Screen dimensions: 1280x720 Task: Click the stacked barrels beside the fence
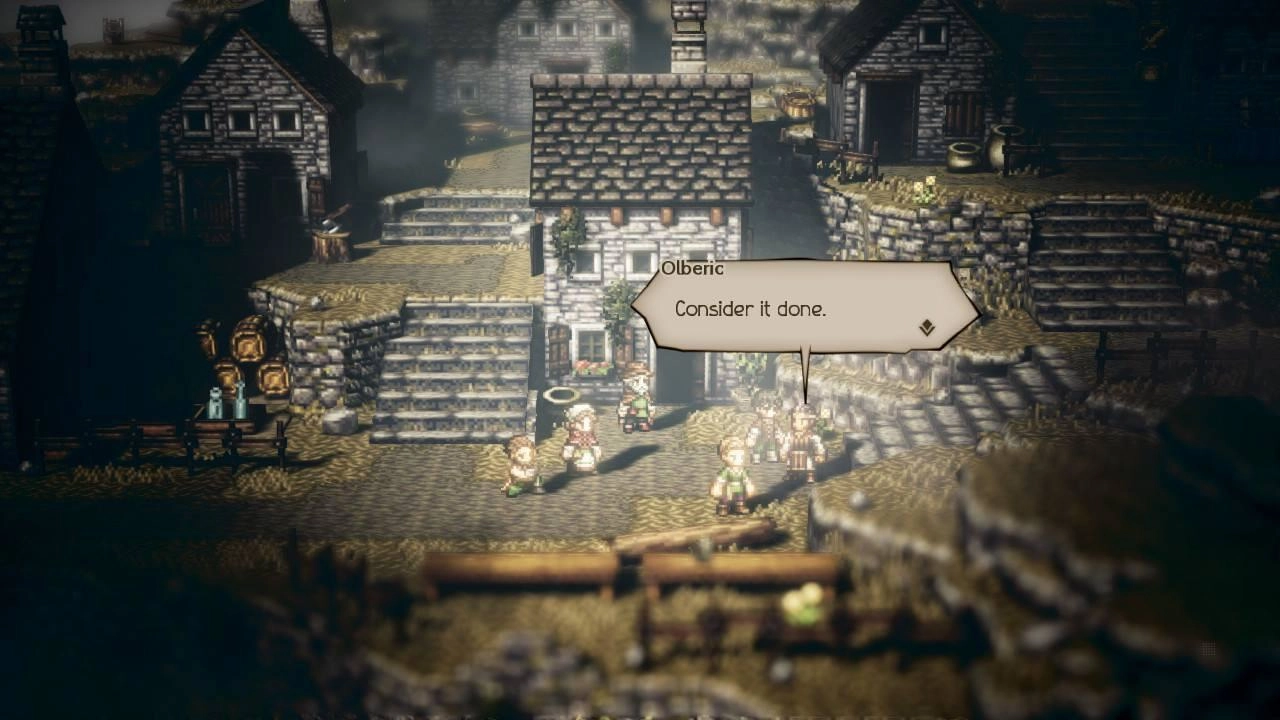coord(245,350)
